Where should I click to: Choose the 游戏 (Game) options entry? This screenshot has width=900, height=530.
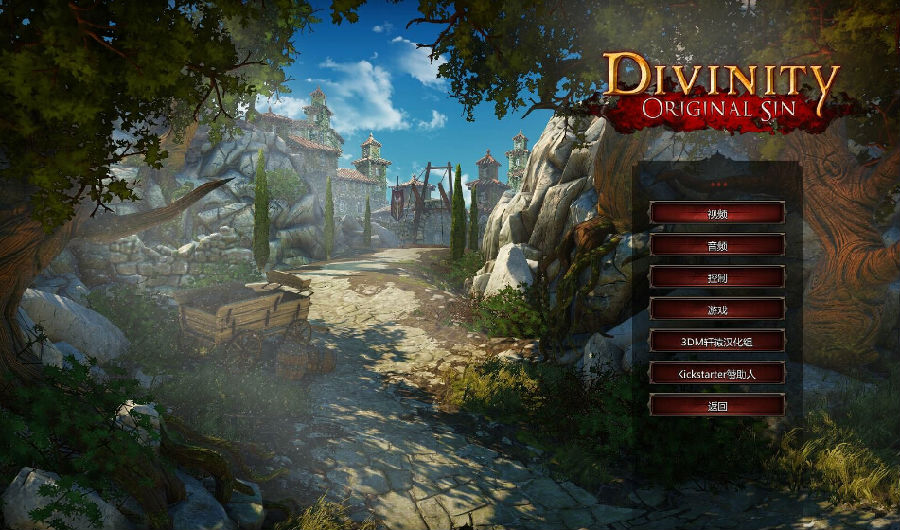point(717,309)
